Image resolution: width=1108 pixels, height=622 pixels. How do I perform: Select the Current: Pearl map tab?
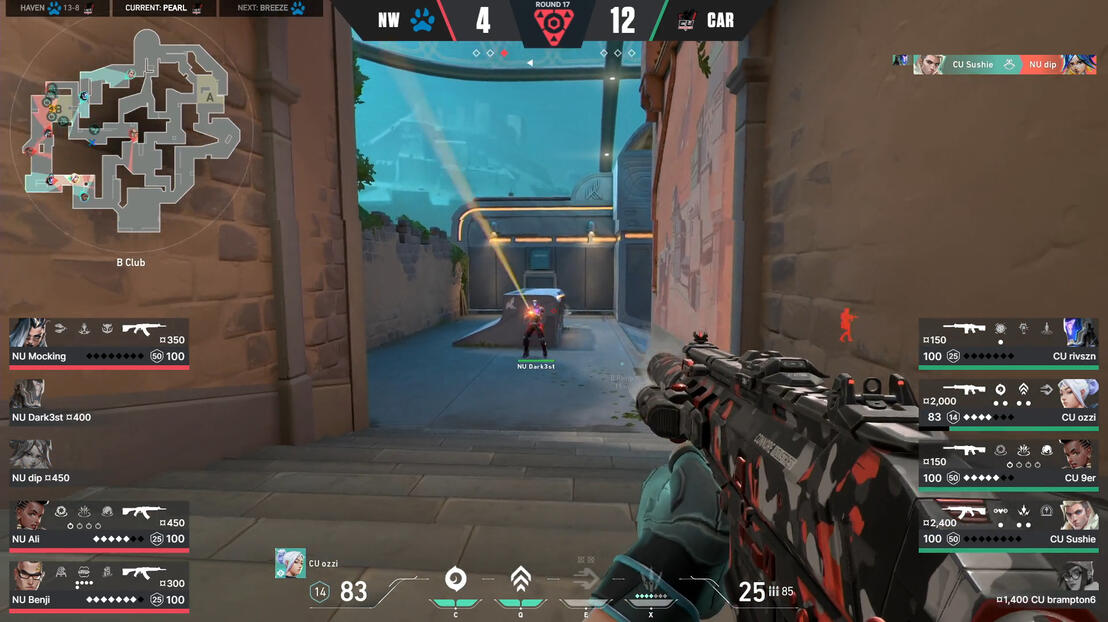(163, 8)
